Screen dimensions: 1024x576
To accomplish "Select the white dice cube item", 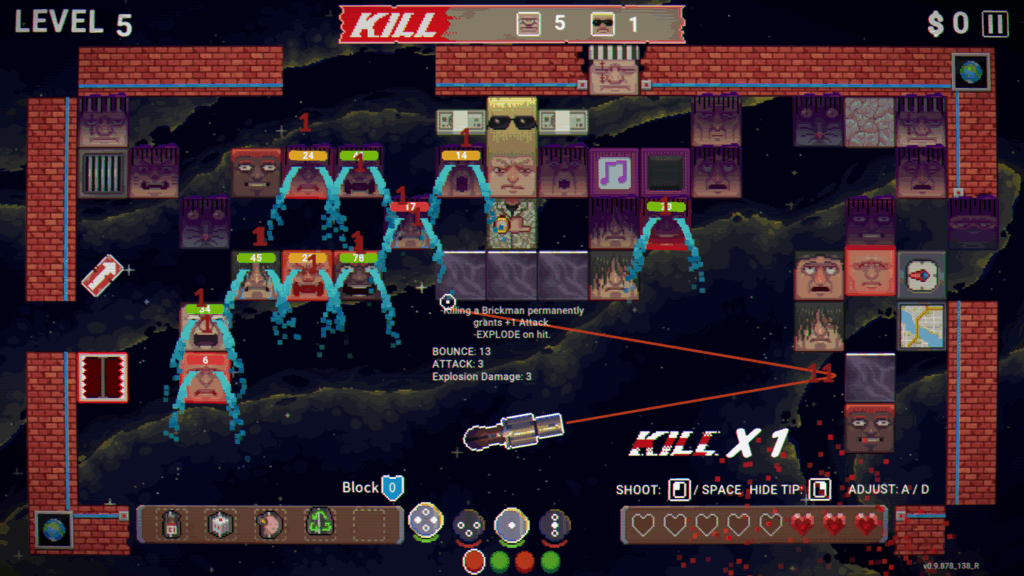I will tap(221, 523).
